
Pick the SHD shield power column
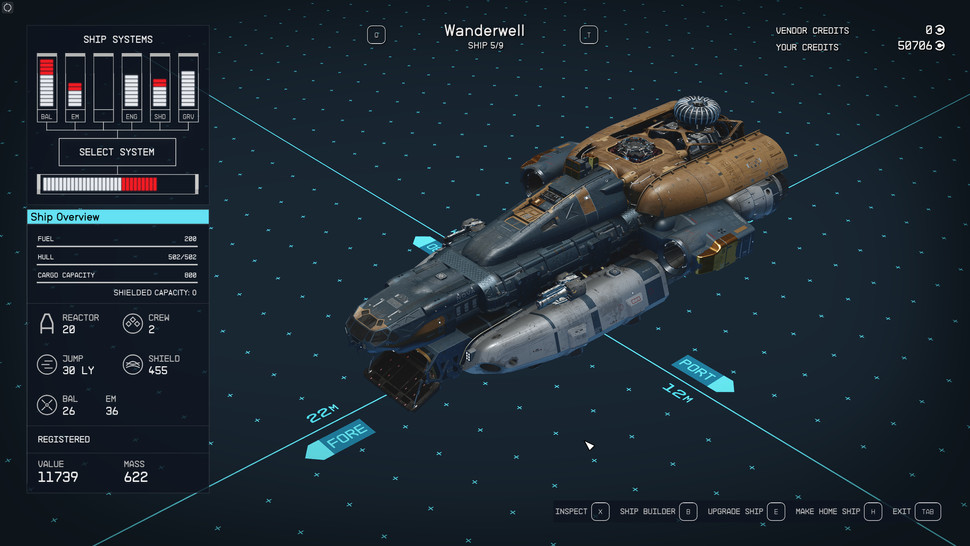click(159, 85)
